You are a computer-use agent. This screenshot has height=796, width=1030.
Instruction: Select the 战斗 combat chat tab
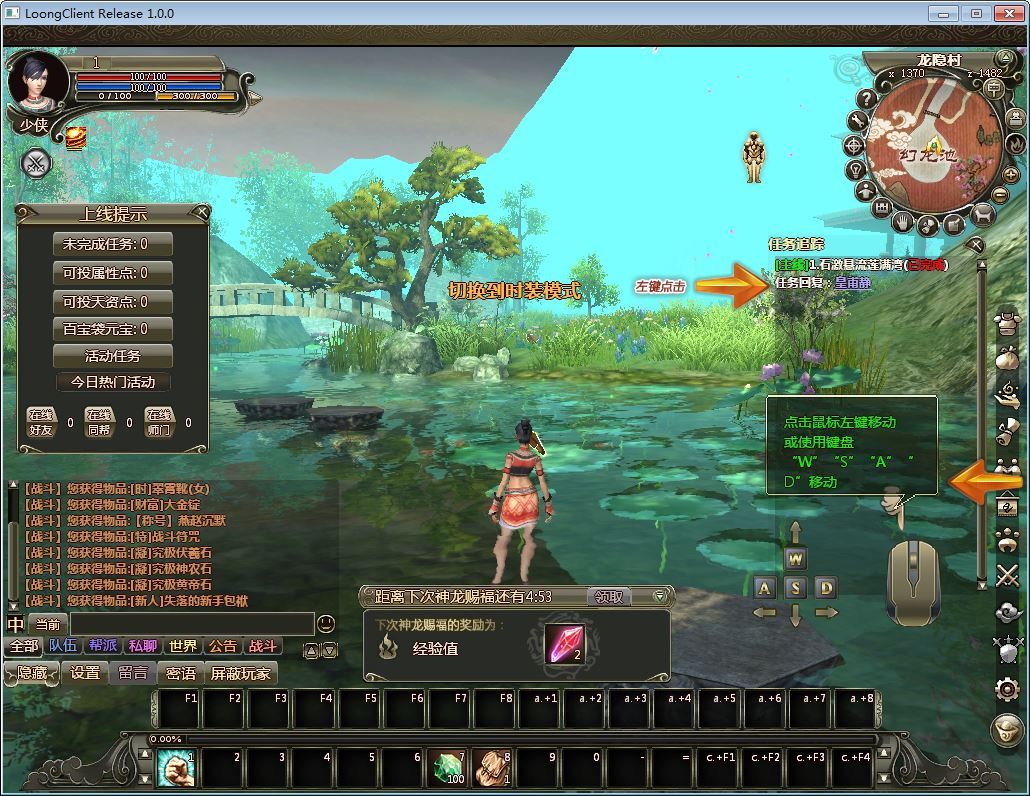tap(263, 647)
